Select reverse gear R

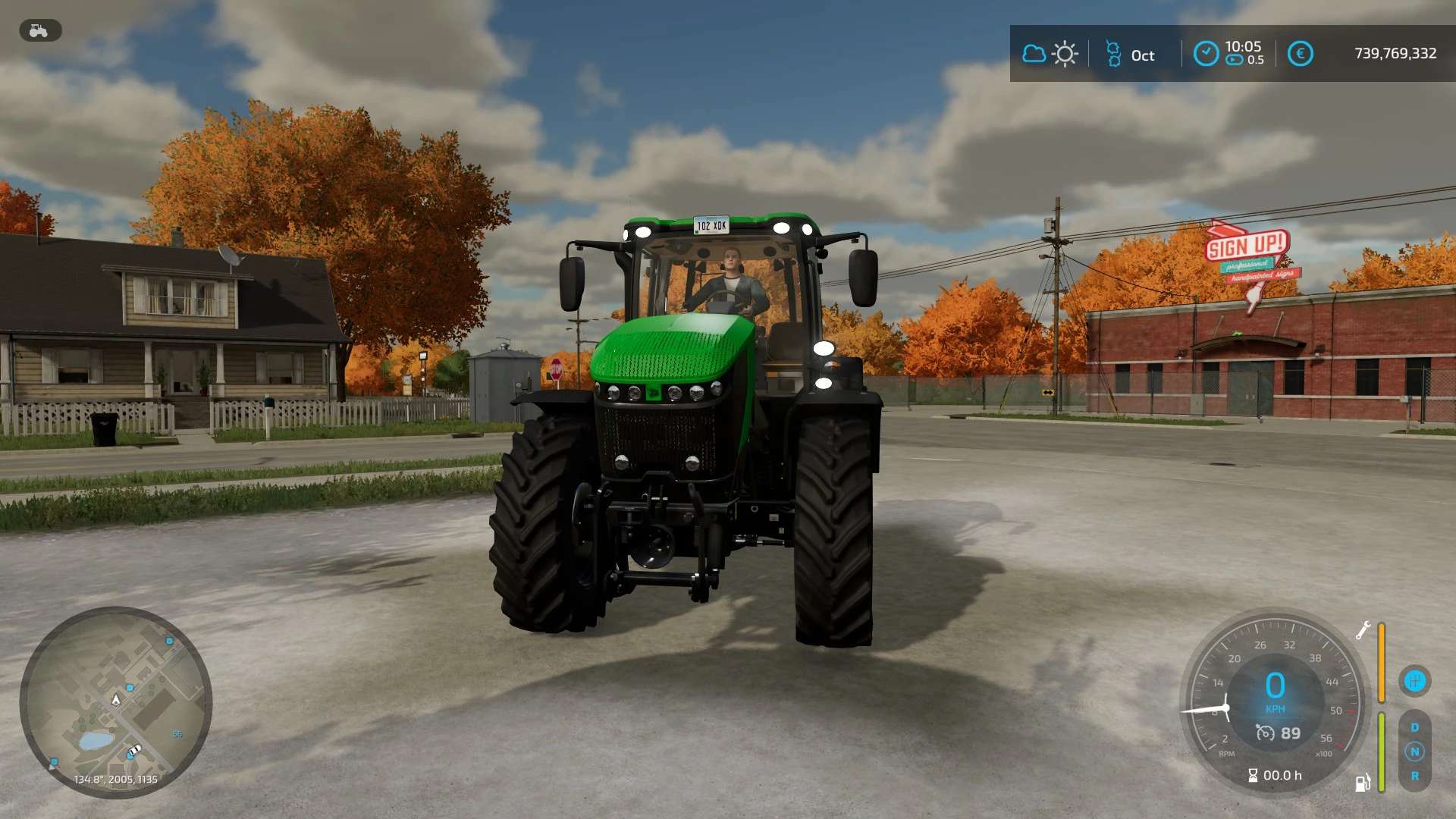pos(1414,776)
